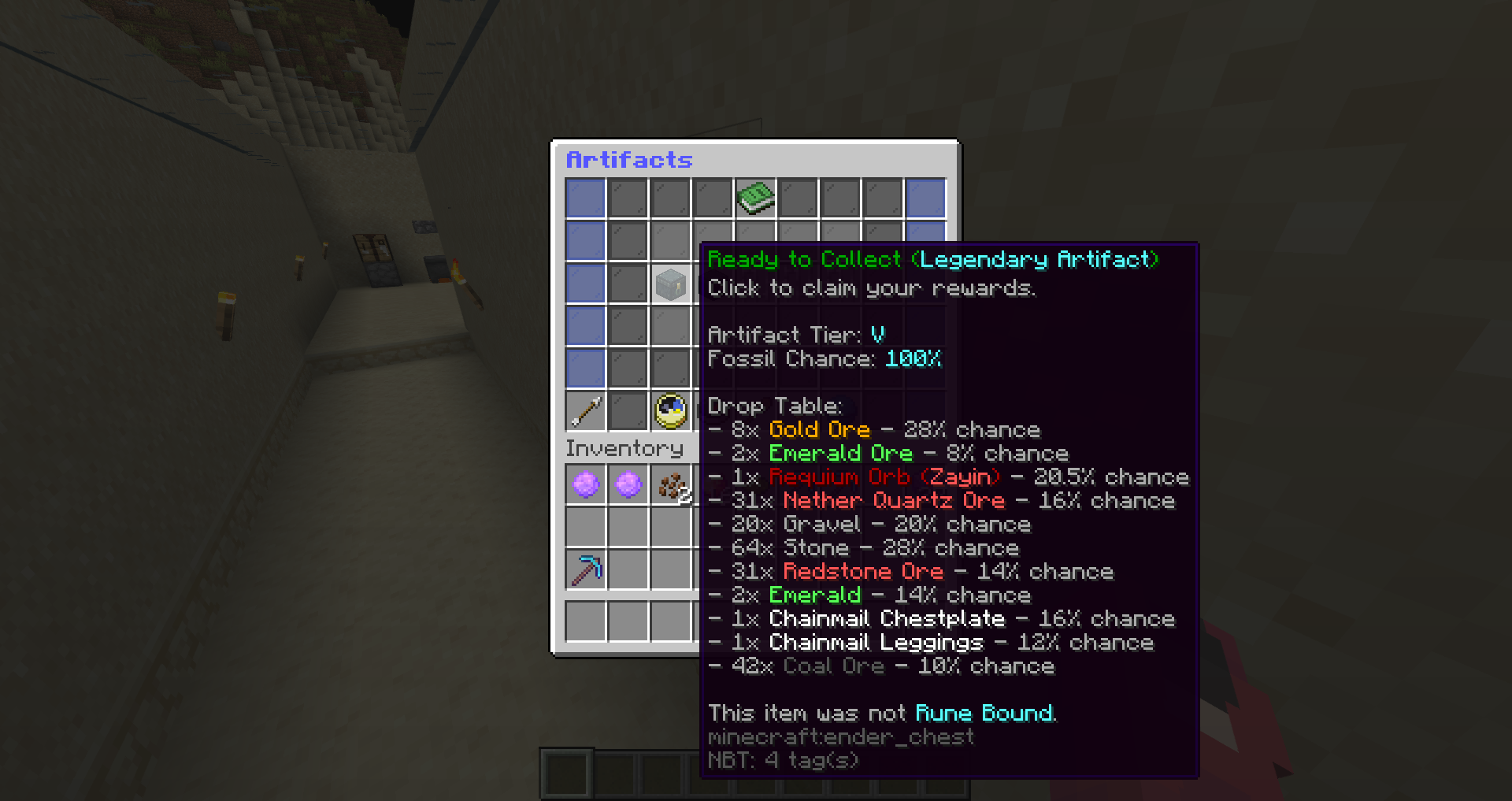Click the Rune Bound text
The height and width of the screenshot is (801, 1512).
coord(984,713)
